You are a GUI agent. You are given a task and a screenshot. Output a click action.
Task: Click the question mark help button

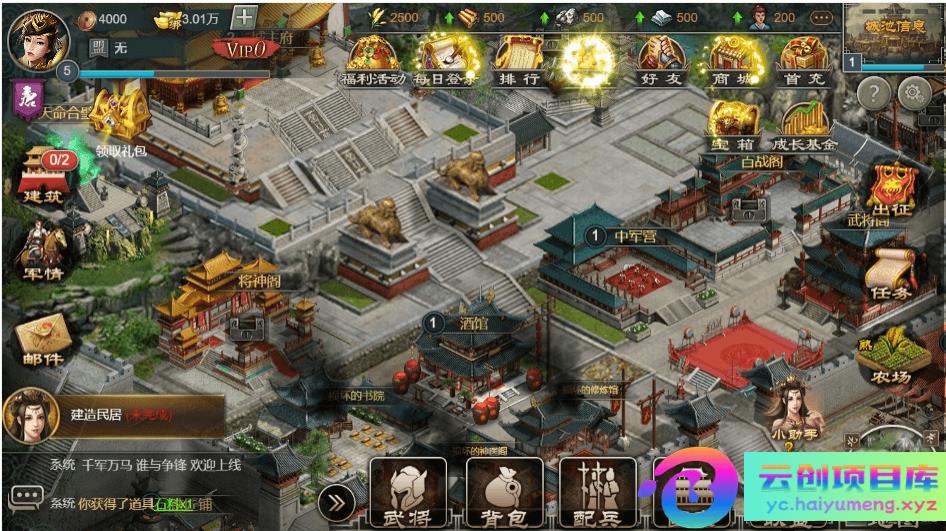pos(873,94)
